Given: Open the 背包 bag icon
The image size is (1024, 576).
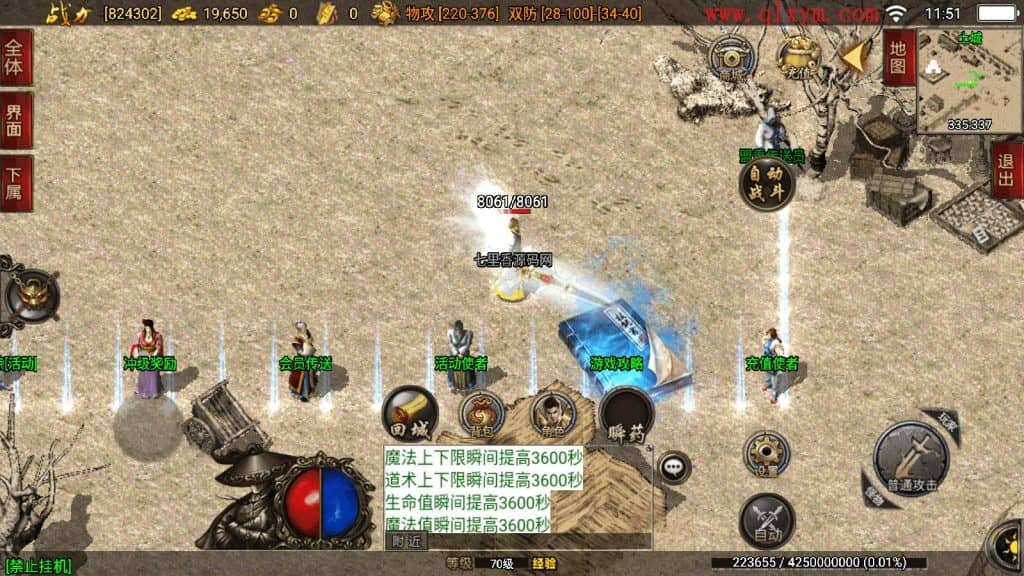Looking at the screenshot, I should click(x=482, y=413).
